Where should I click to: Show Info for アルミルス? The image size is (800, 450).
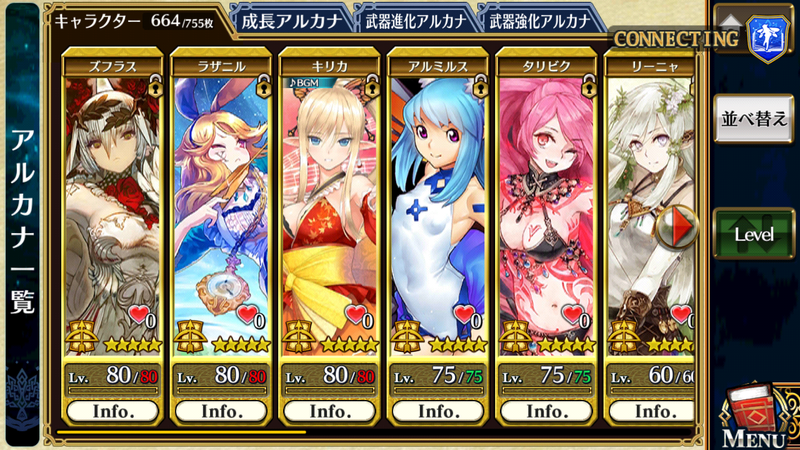438,411
